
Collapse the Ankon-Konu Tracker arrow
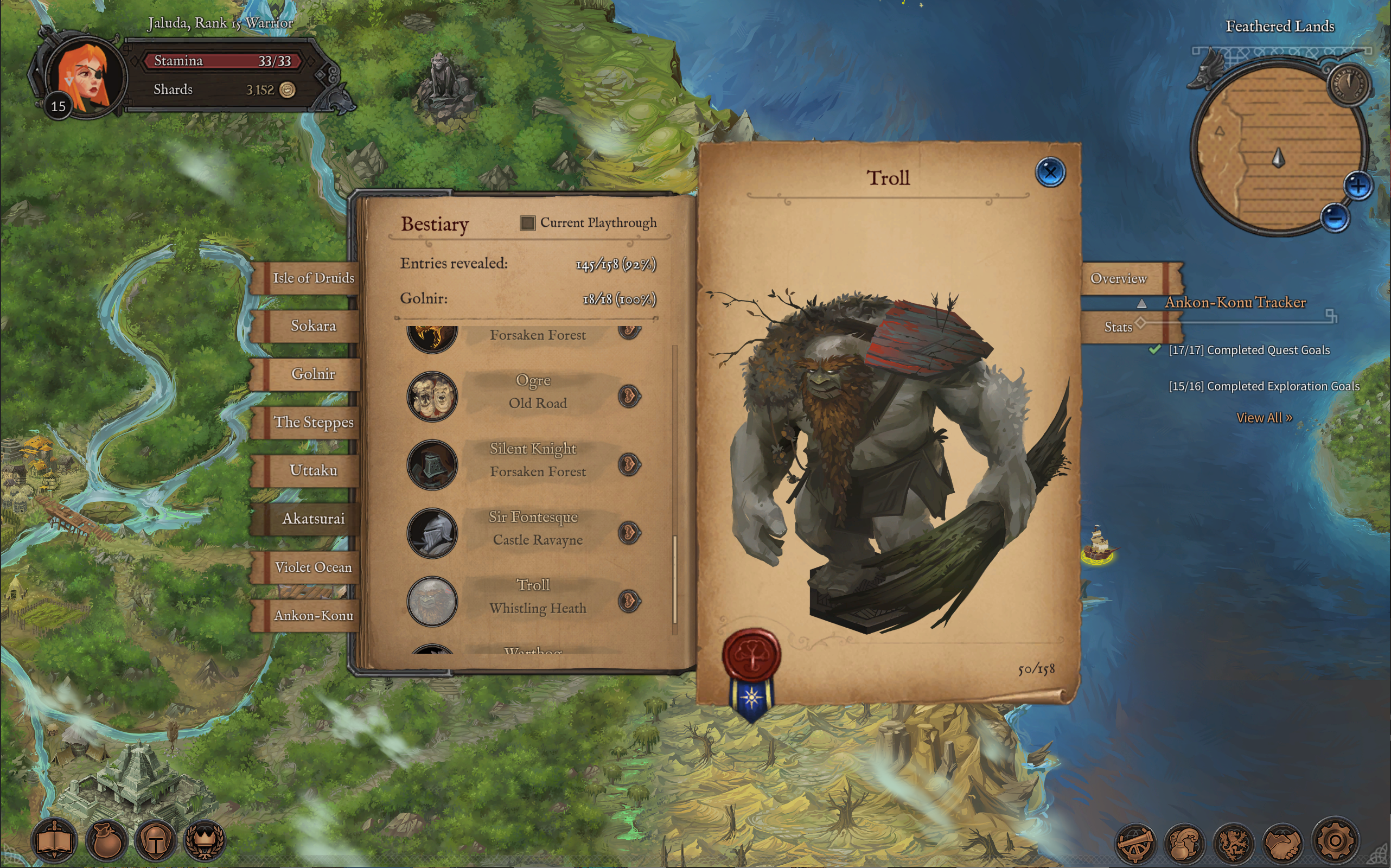(x=1141, y=303)
